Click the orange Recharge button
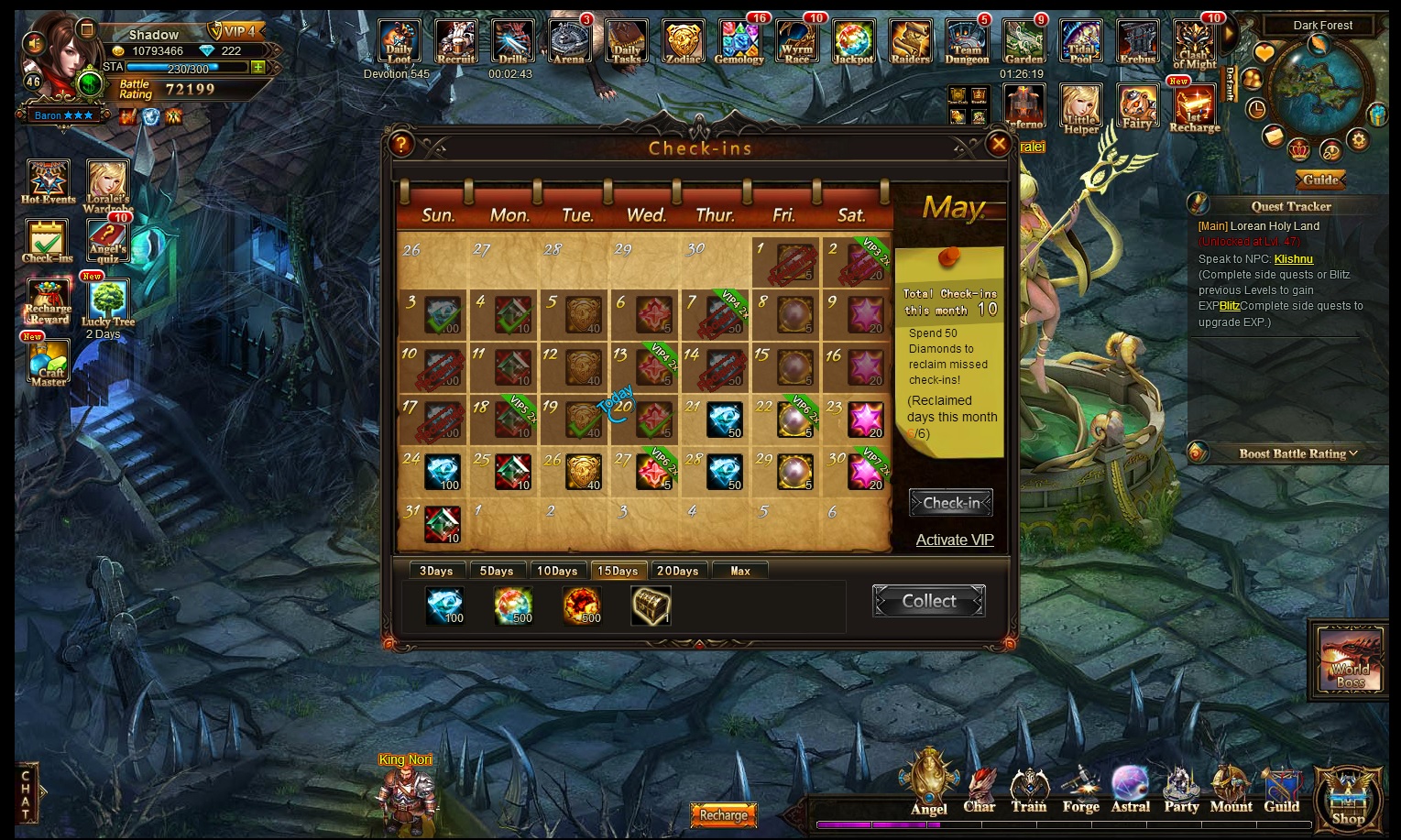Viewport: 1401px width, 840px height. pyautogui.click(x=723, y=814)
